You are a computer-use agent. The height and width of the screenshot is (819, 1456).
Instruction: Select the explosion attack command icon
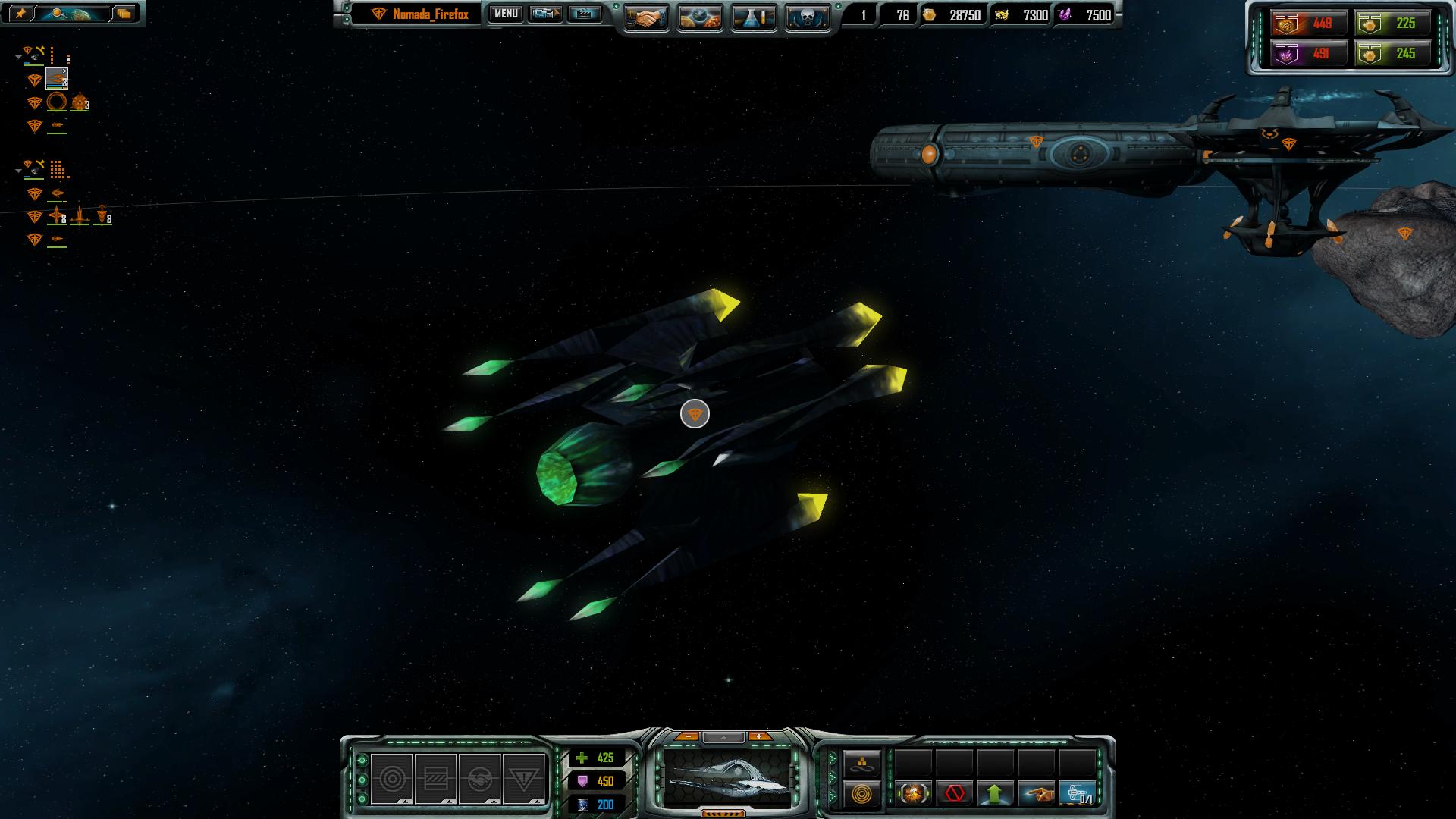914,794
